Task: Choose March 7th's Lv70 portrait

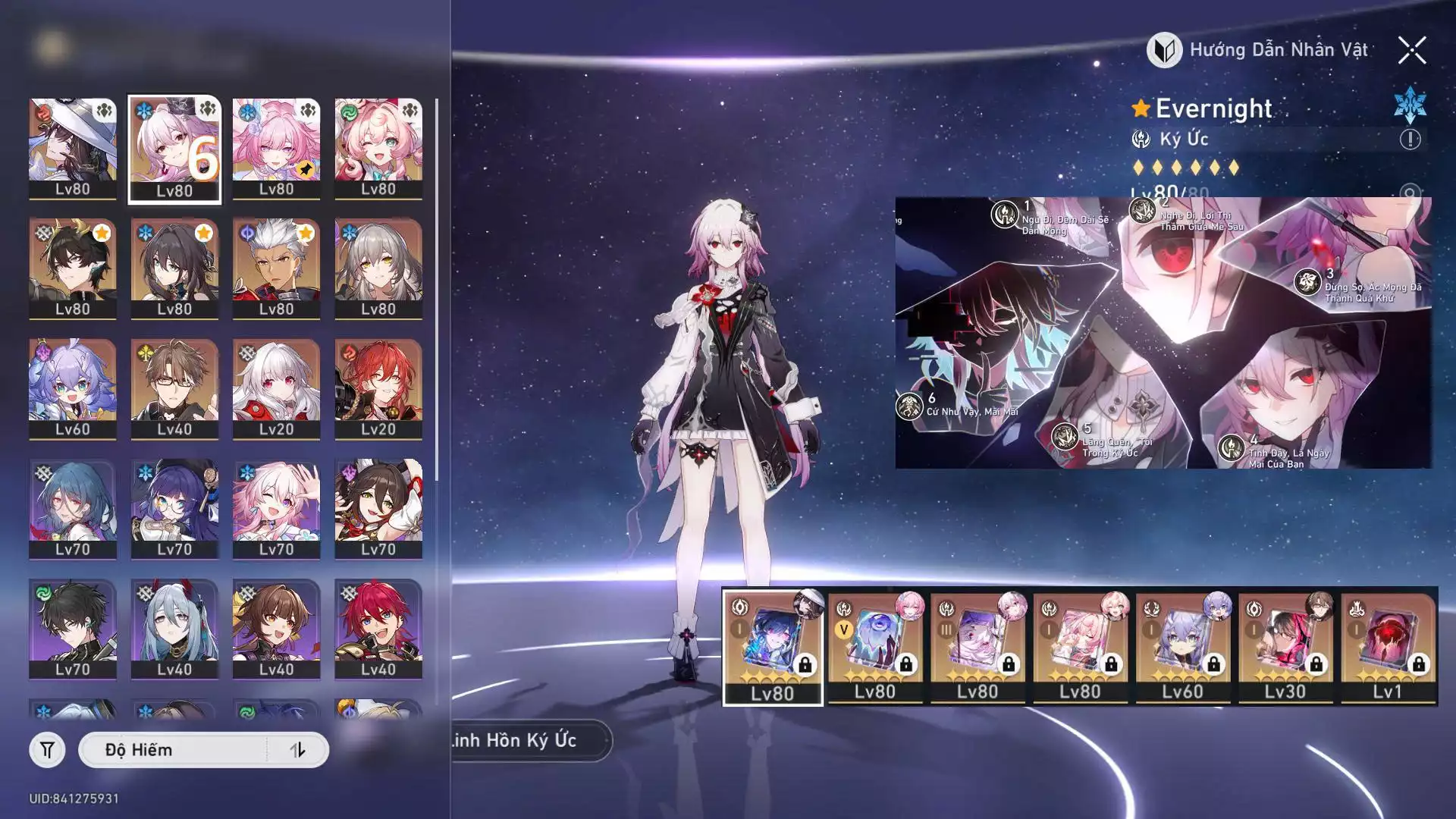Action: (276, 508)
